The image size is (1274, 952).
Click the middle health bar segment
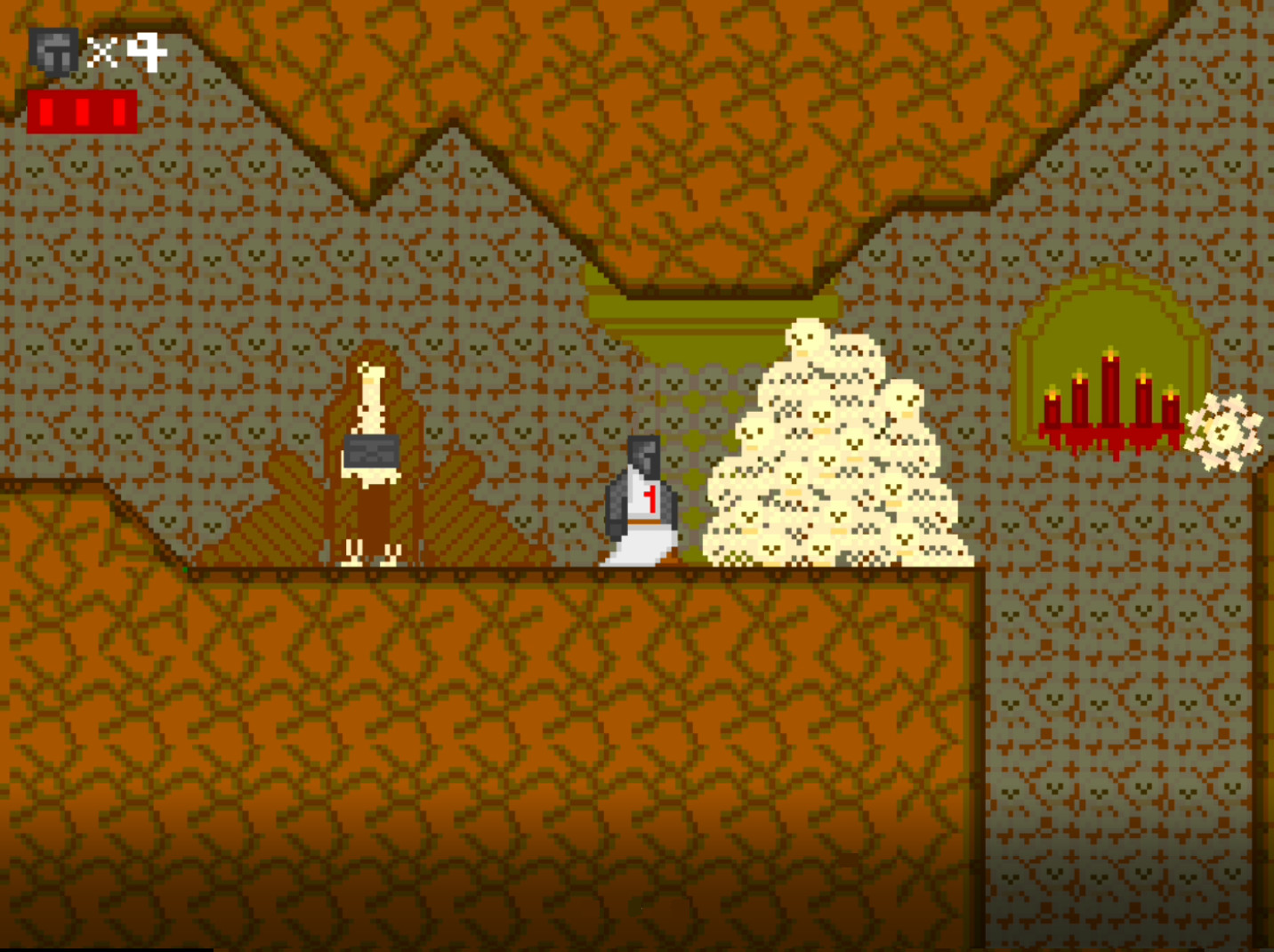pos(85,110)
